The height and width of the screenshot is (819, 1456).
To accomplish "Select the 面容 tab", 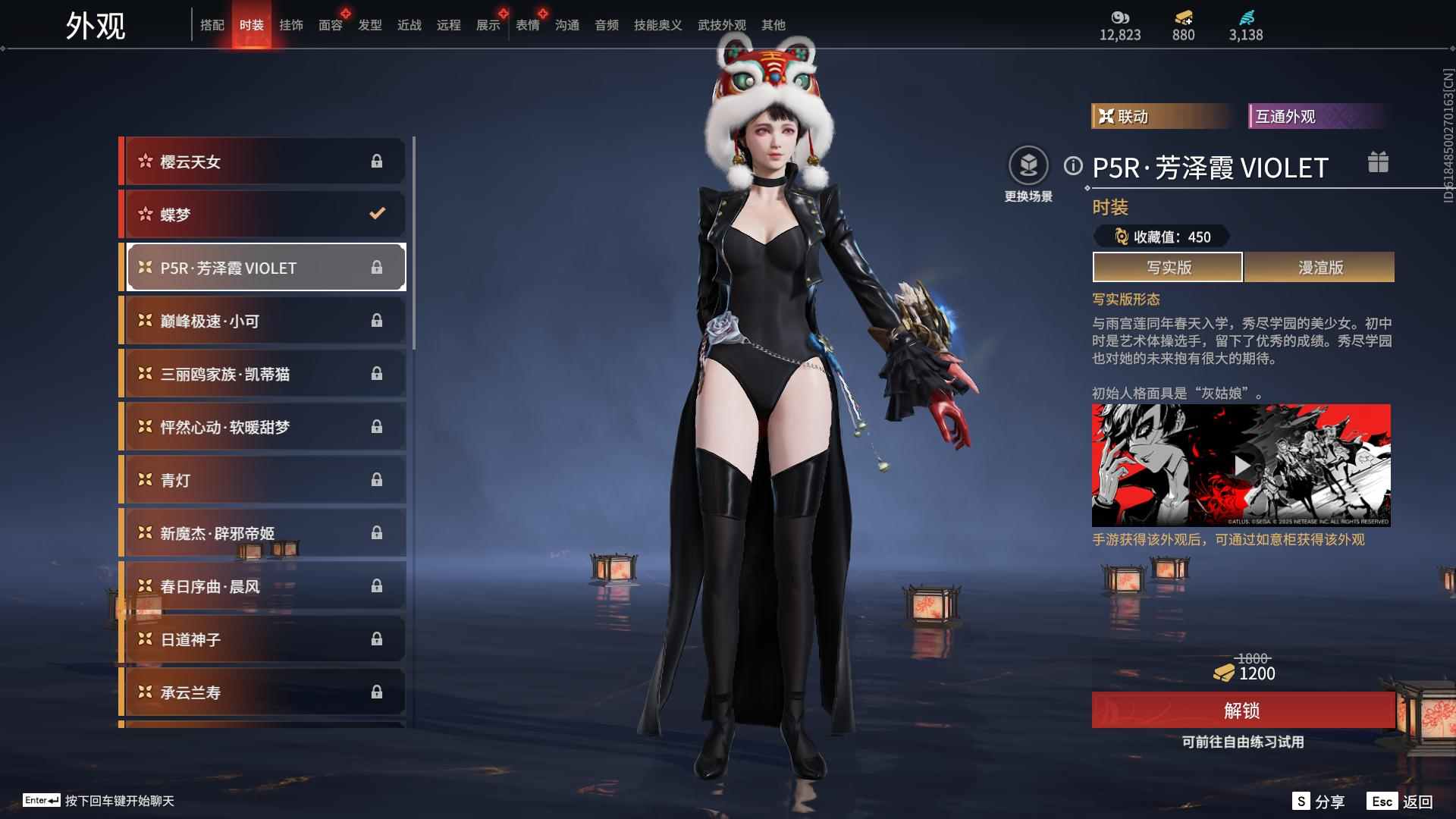I will [330, 25].
